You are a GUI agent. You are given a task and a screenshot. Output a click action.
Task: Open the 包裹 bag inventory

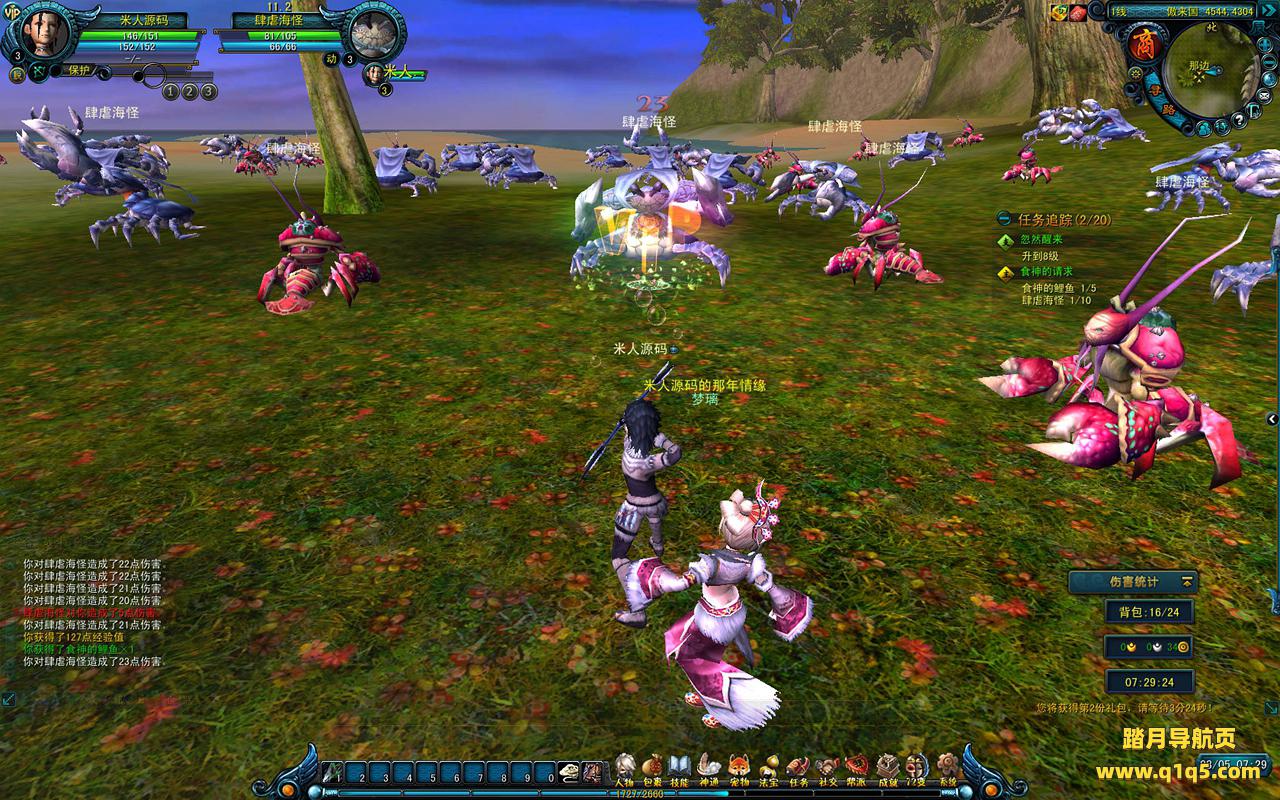click(x=652, y=768)
